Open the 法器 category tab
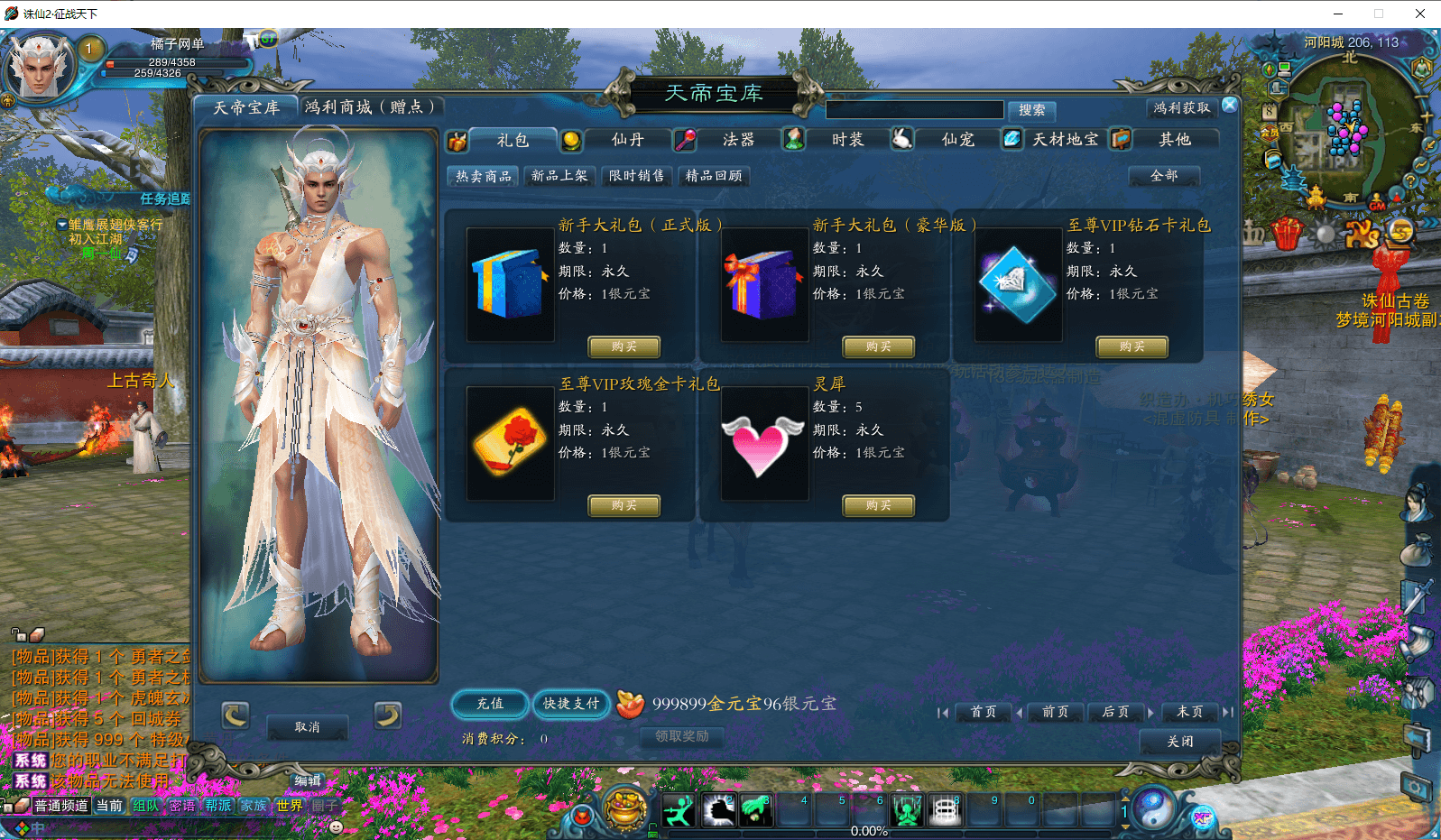Image resolution: width=1441 pixels, height=840 pixels. (737, 140)
